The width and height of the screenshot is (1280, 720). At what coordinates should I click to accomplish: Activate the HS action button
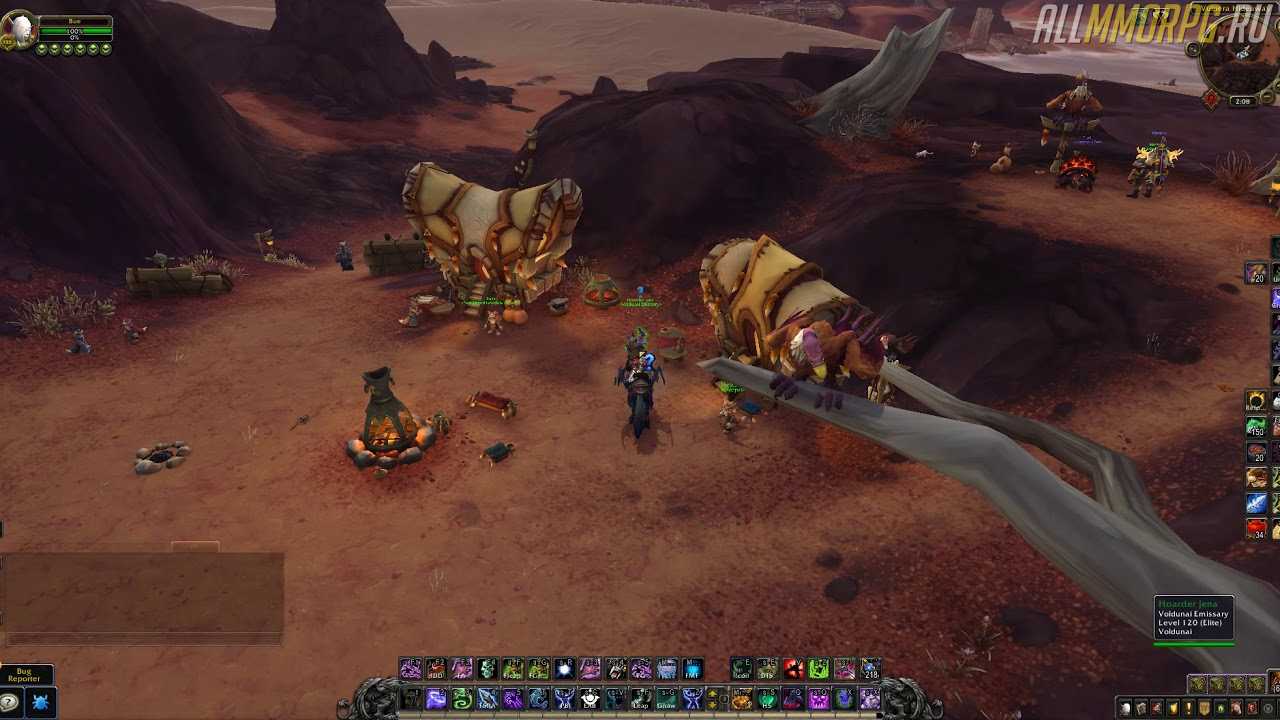(x=766, y=699)
